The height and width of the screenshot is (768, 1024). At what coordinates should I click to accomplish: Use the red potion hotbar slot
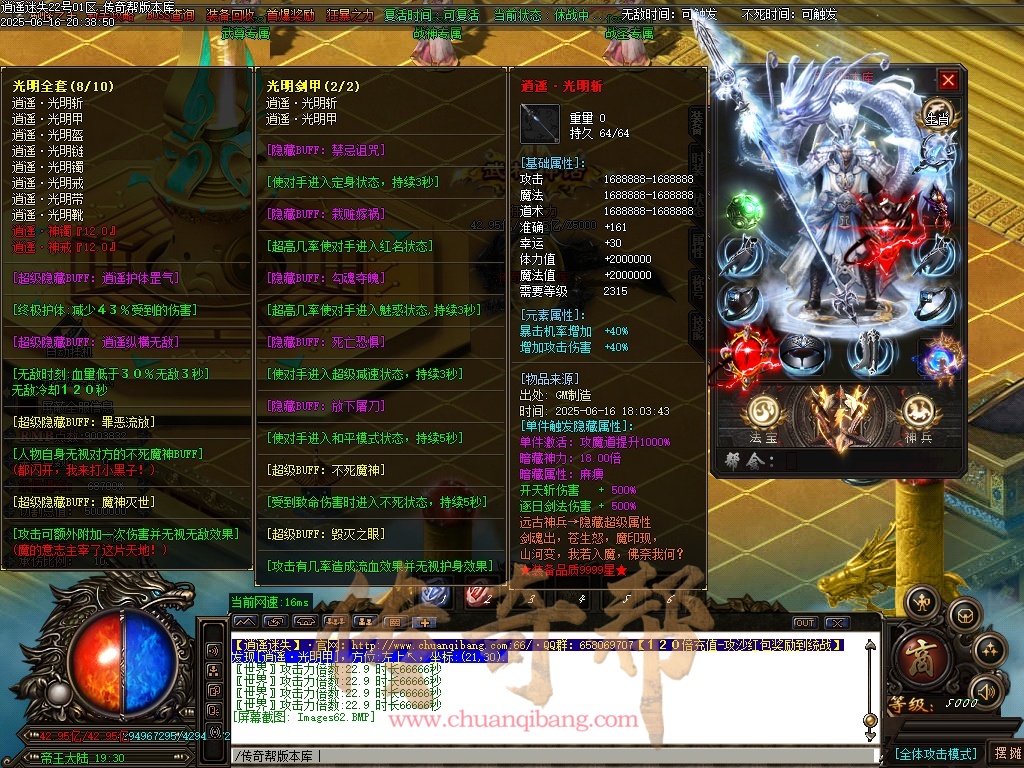click(x=481, y=596)
